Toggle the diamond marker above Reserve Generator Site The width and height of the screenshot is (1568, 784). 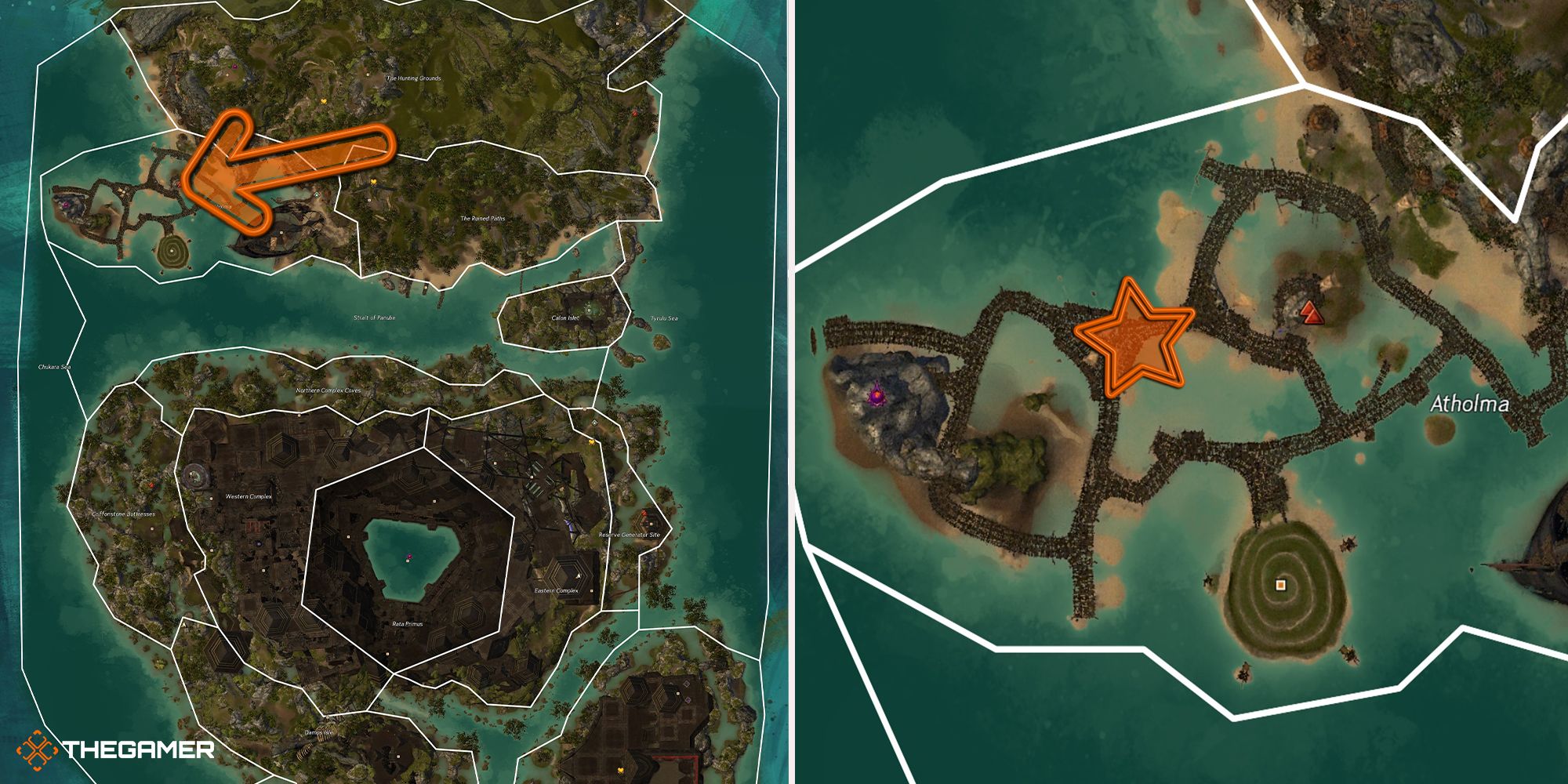tap(593, 423)
